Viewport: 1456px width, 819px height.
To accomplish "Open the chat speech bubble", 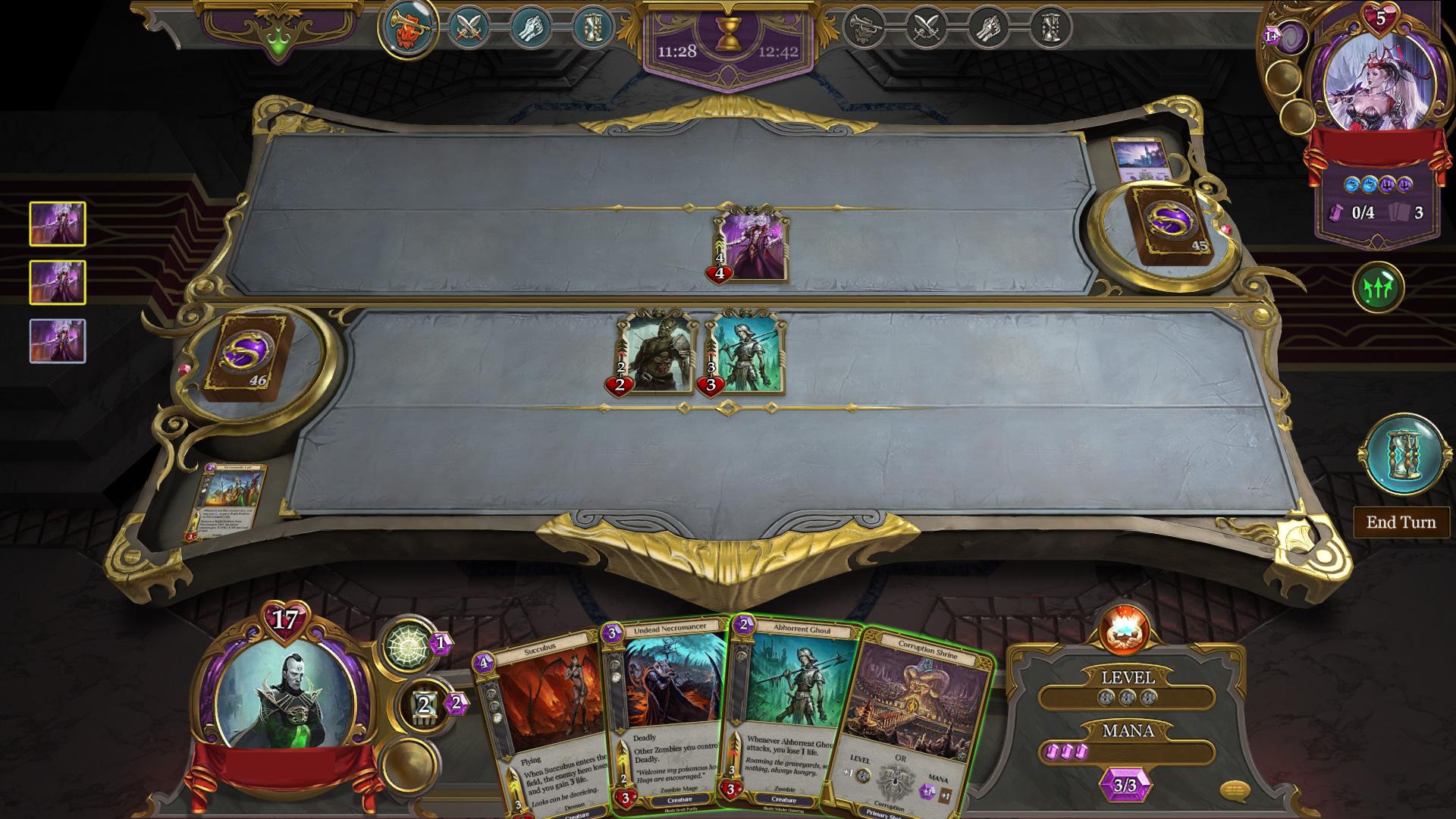I will (x=1235, y=792).
